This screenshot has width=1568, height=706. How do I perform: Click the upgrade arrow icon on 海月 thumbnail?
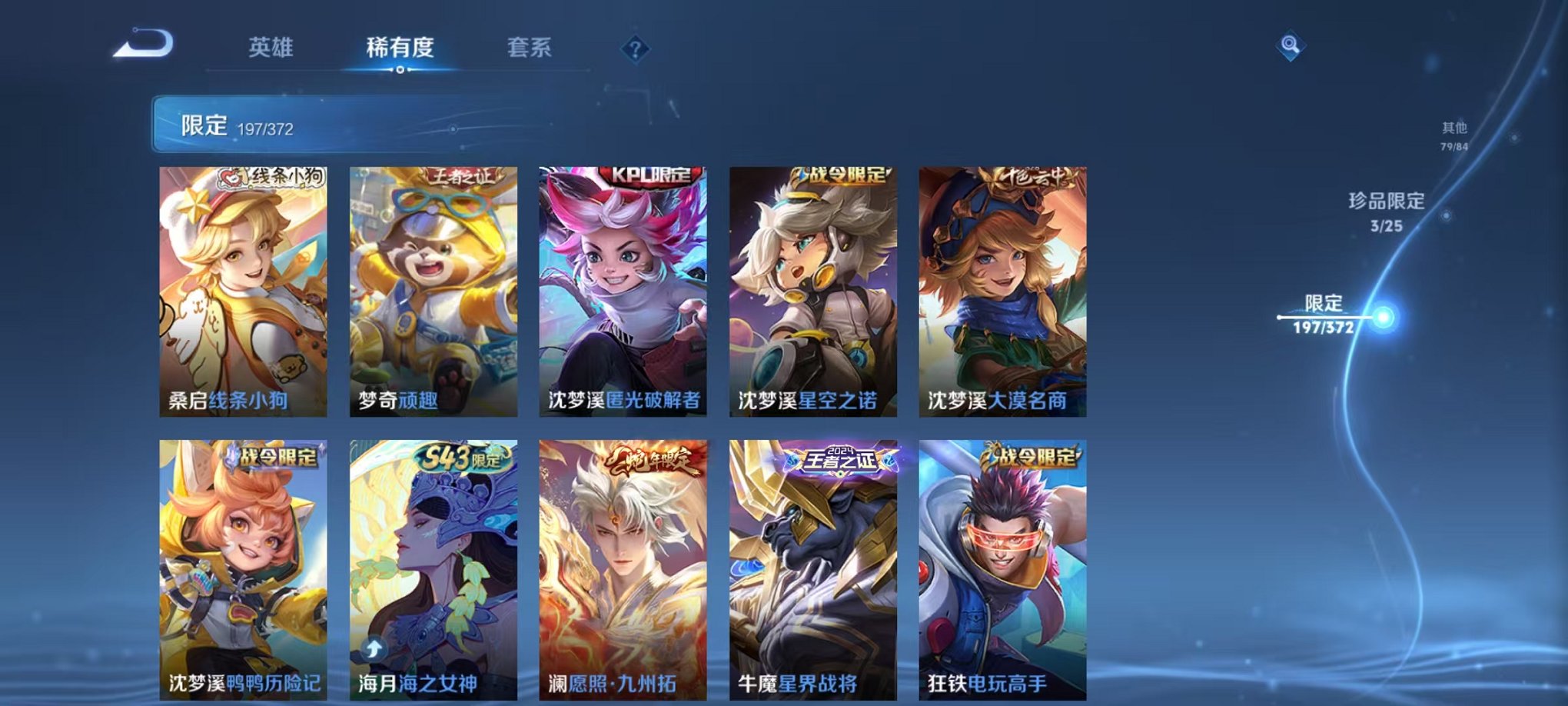tap(373, 650)
